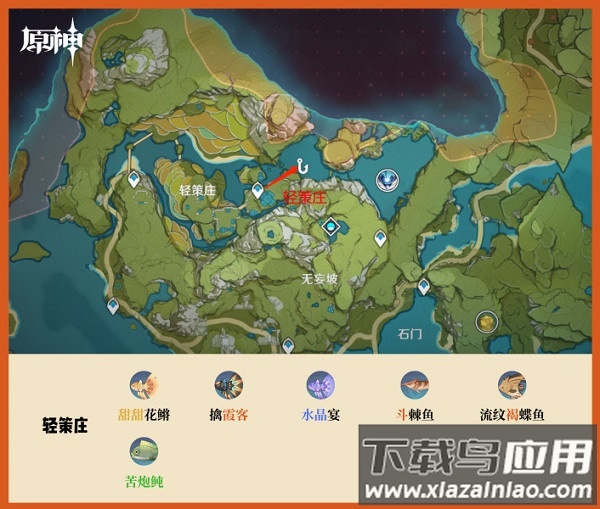Click the 斗棘鱼 fish icon

tap(414, 385)
